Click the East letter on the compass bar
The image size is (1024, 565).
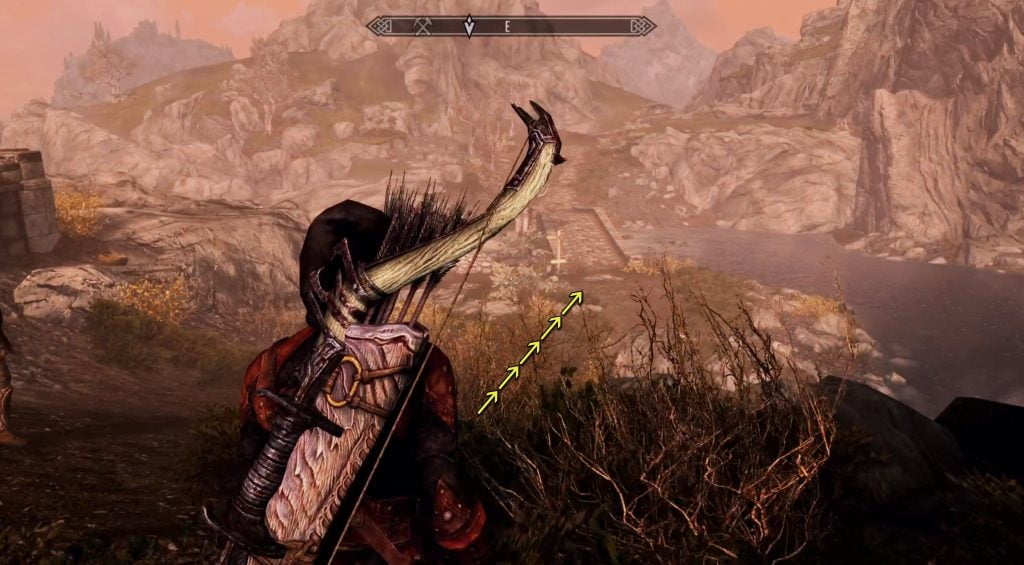pos(507,27)
